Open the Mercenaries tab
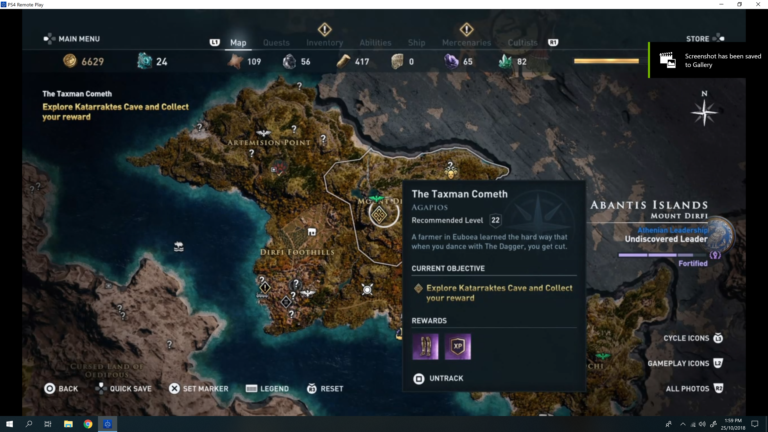The width and height of the screenshot is (768, 432). point(466,43)
